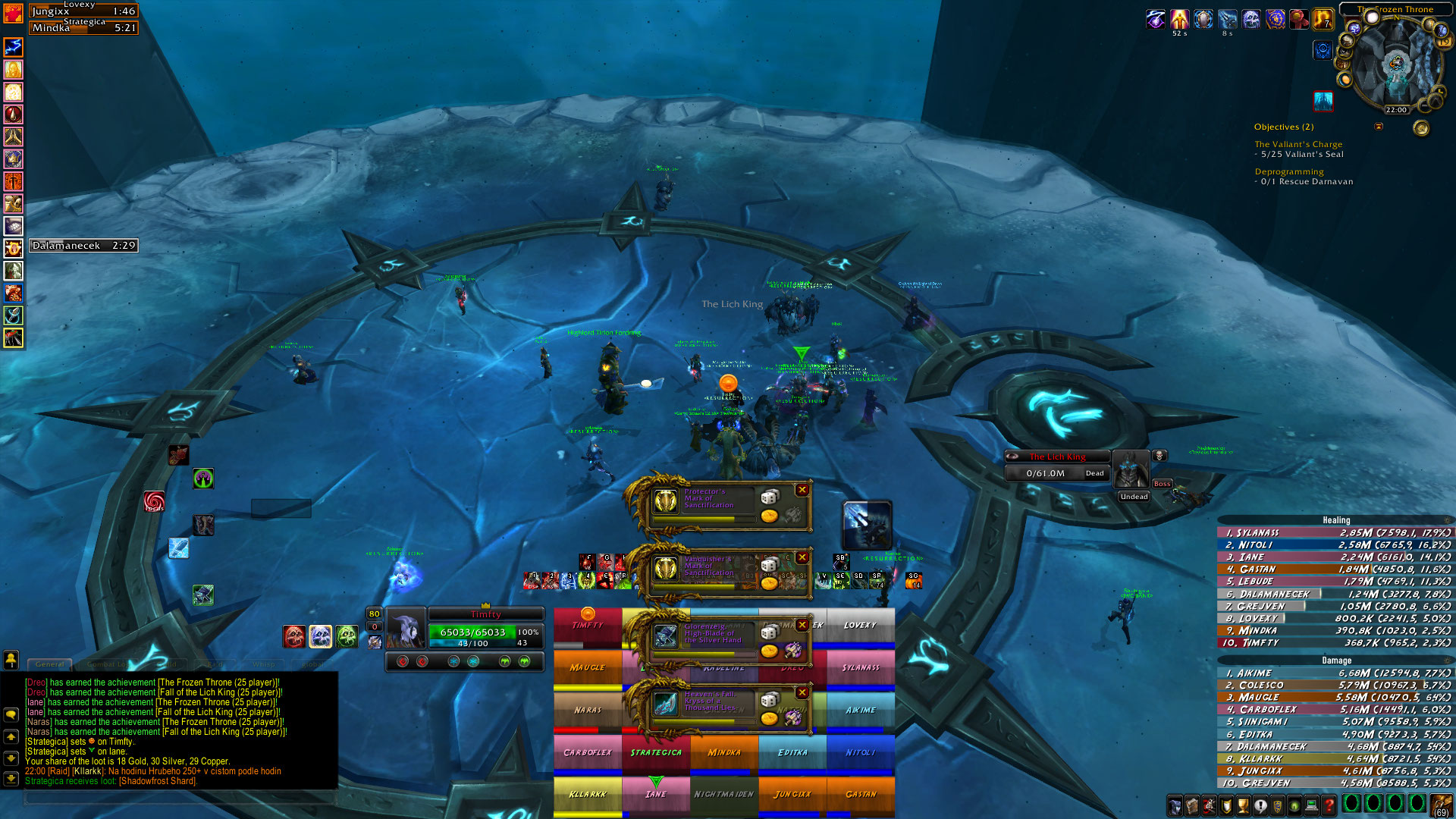The height and width of the screenshot is (819, 1456).
Task: Choose Disenchant for Heaven's Fall, Kryss of a Thousand Lies
Action: click(793, 718)
